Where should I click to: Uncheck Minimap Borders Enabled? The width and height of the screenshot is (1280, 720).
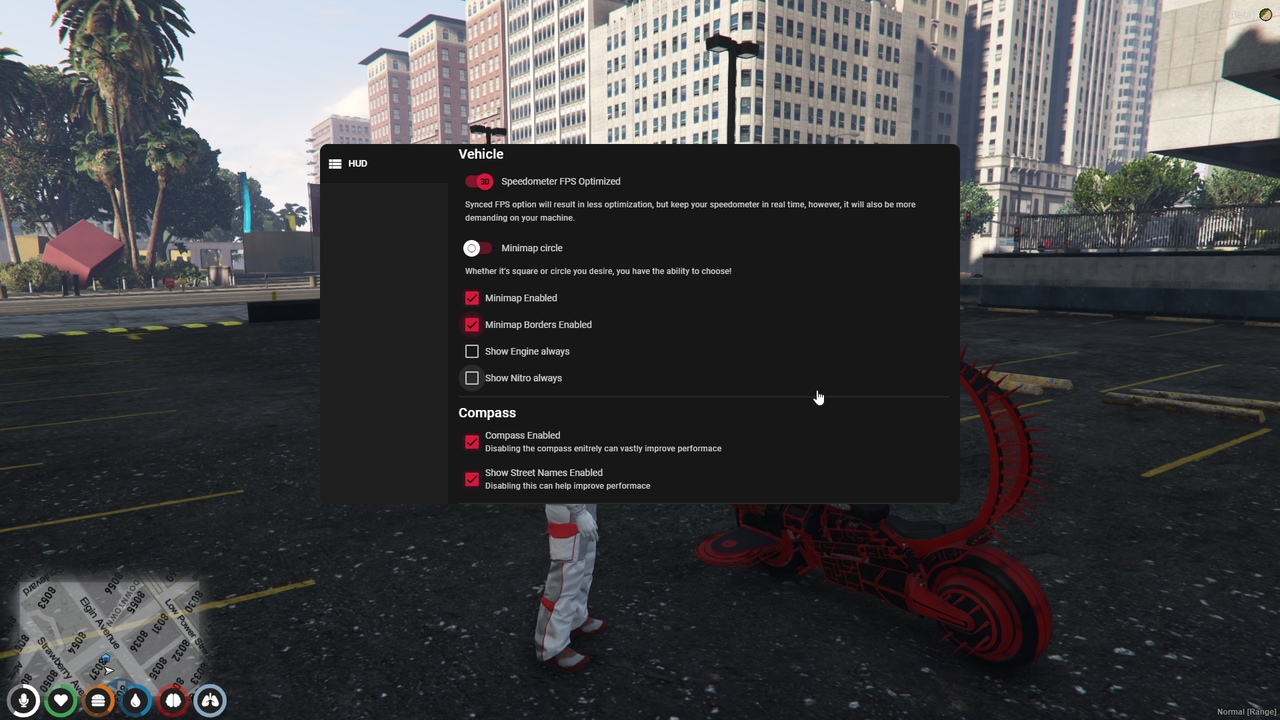coord(471,324)
